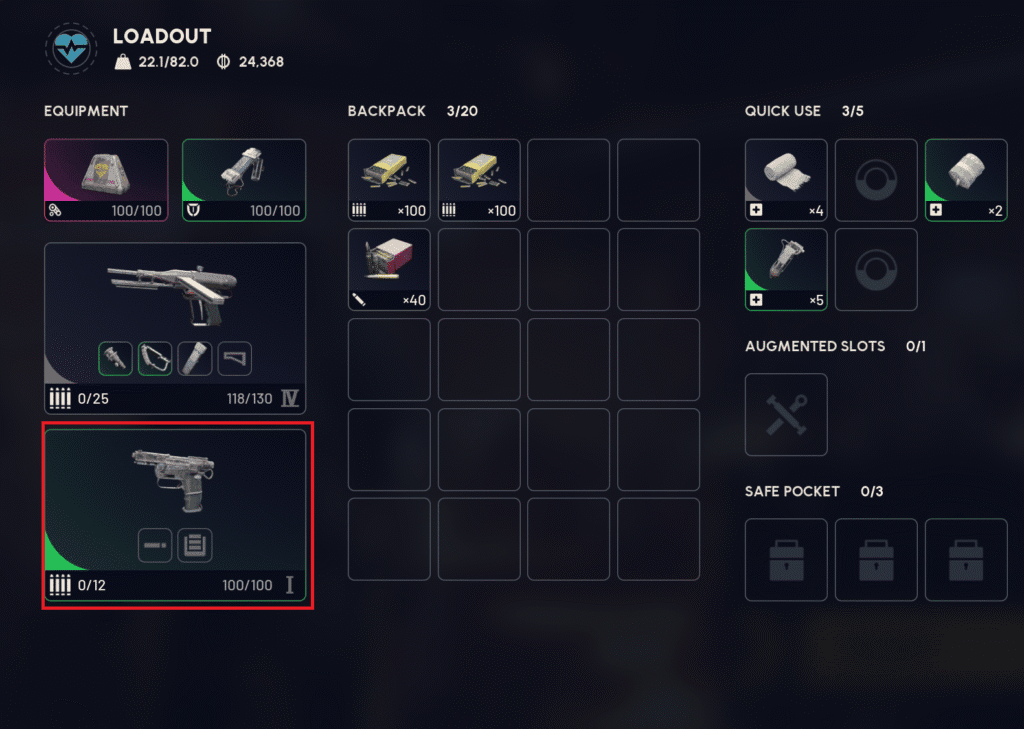
Task: Click the heart loadout icon
Action: click(70, 50)
